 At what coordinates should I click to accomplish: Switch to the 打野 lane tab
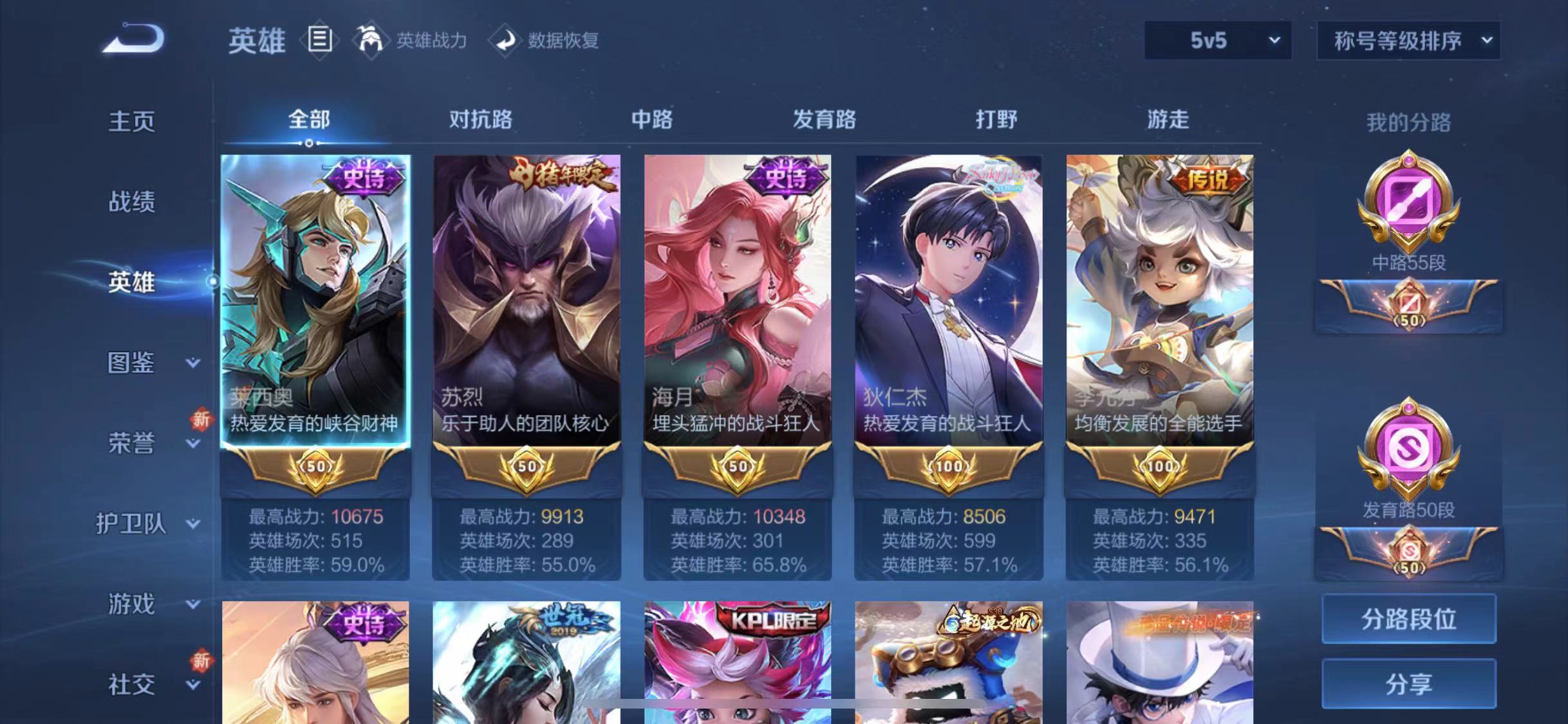coord(998,120)
